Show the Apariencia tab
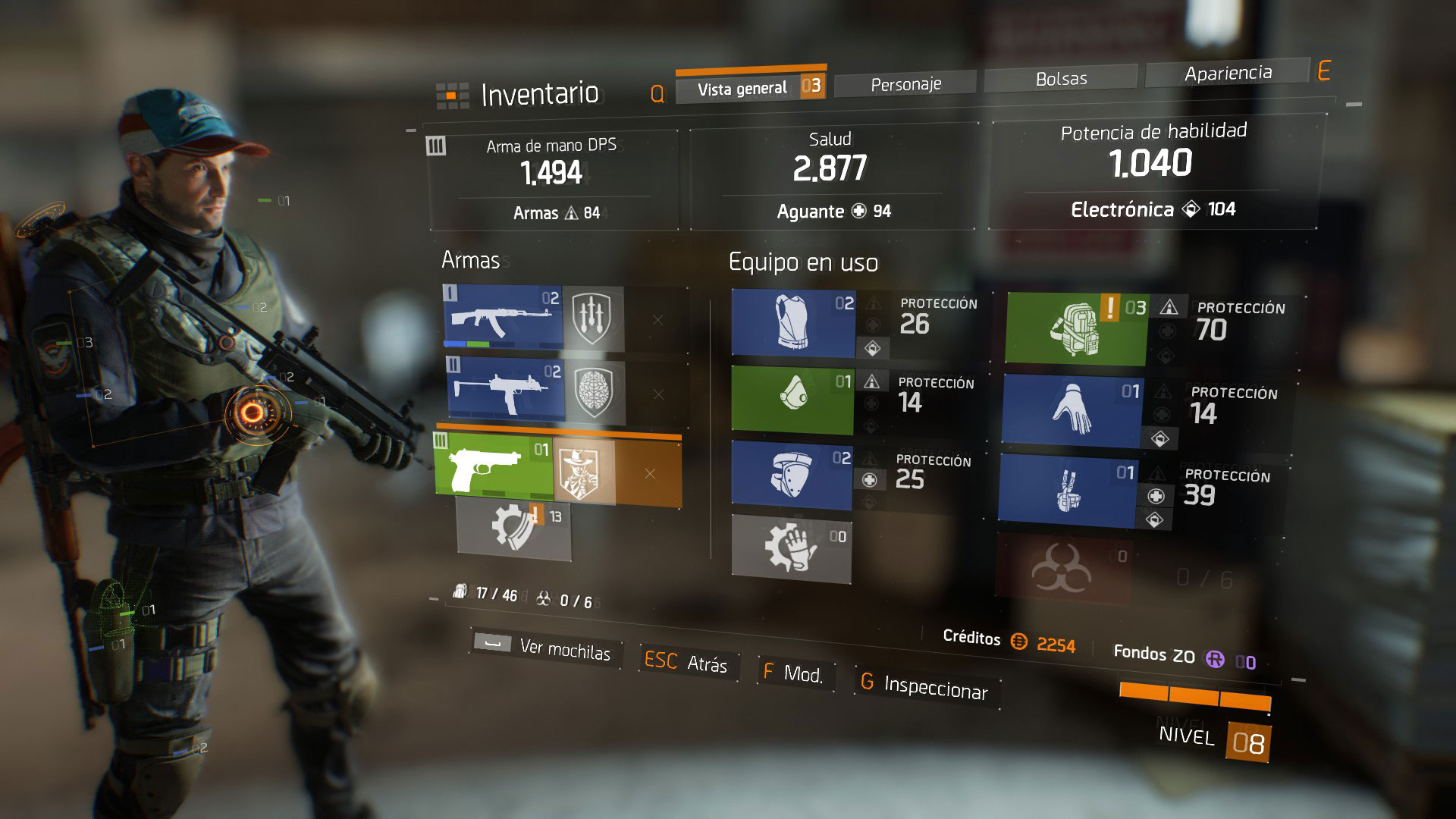The width and height of the screenshot is (1456, 819). (1228, 73)
